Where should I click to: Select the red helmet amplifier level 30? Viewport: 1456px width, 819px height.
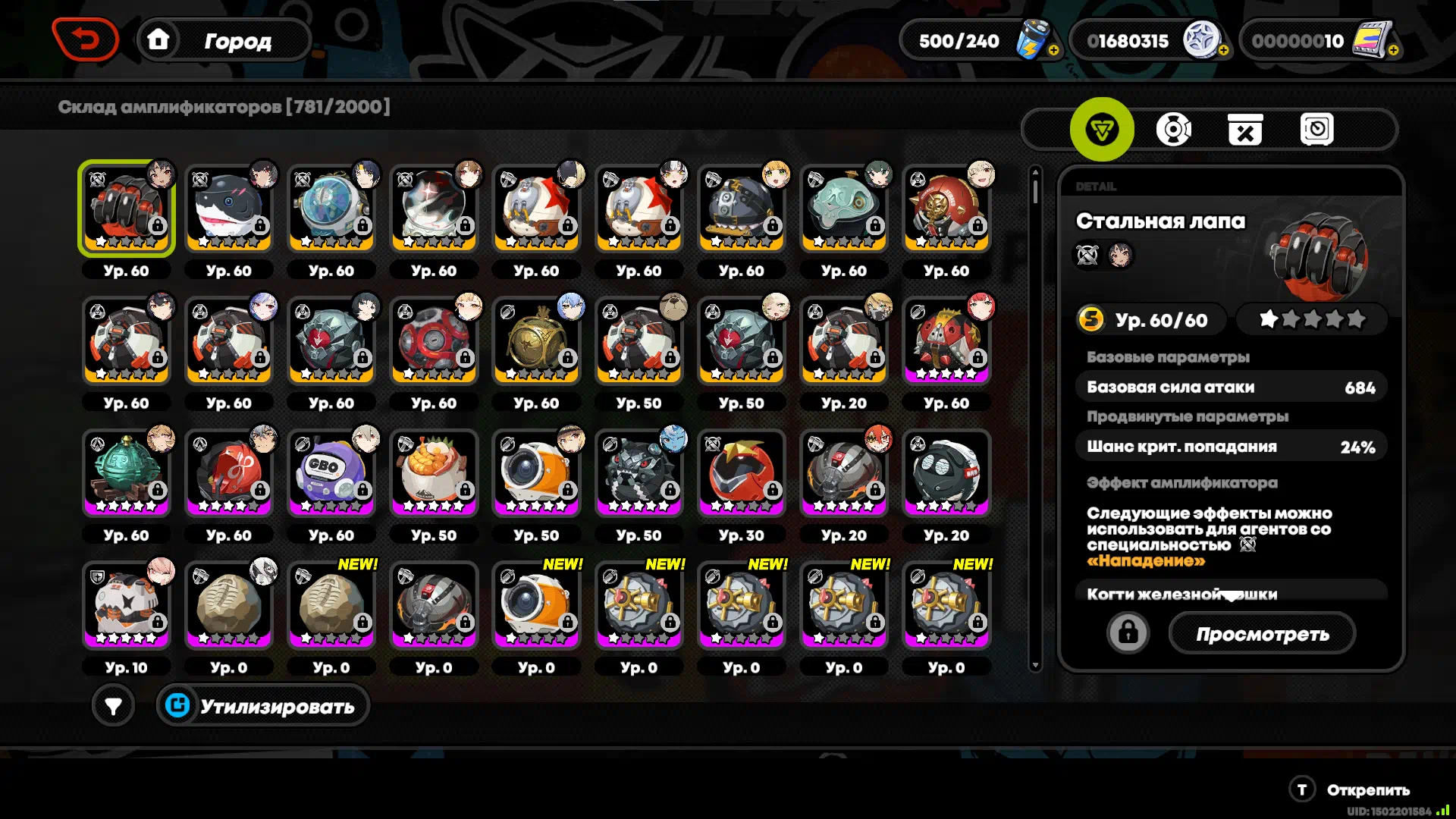[x=742, y=473]
